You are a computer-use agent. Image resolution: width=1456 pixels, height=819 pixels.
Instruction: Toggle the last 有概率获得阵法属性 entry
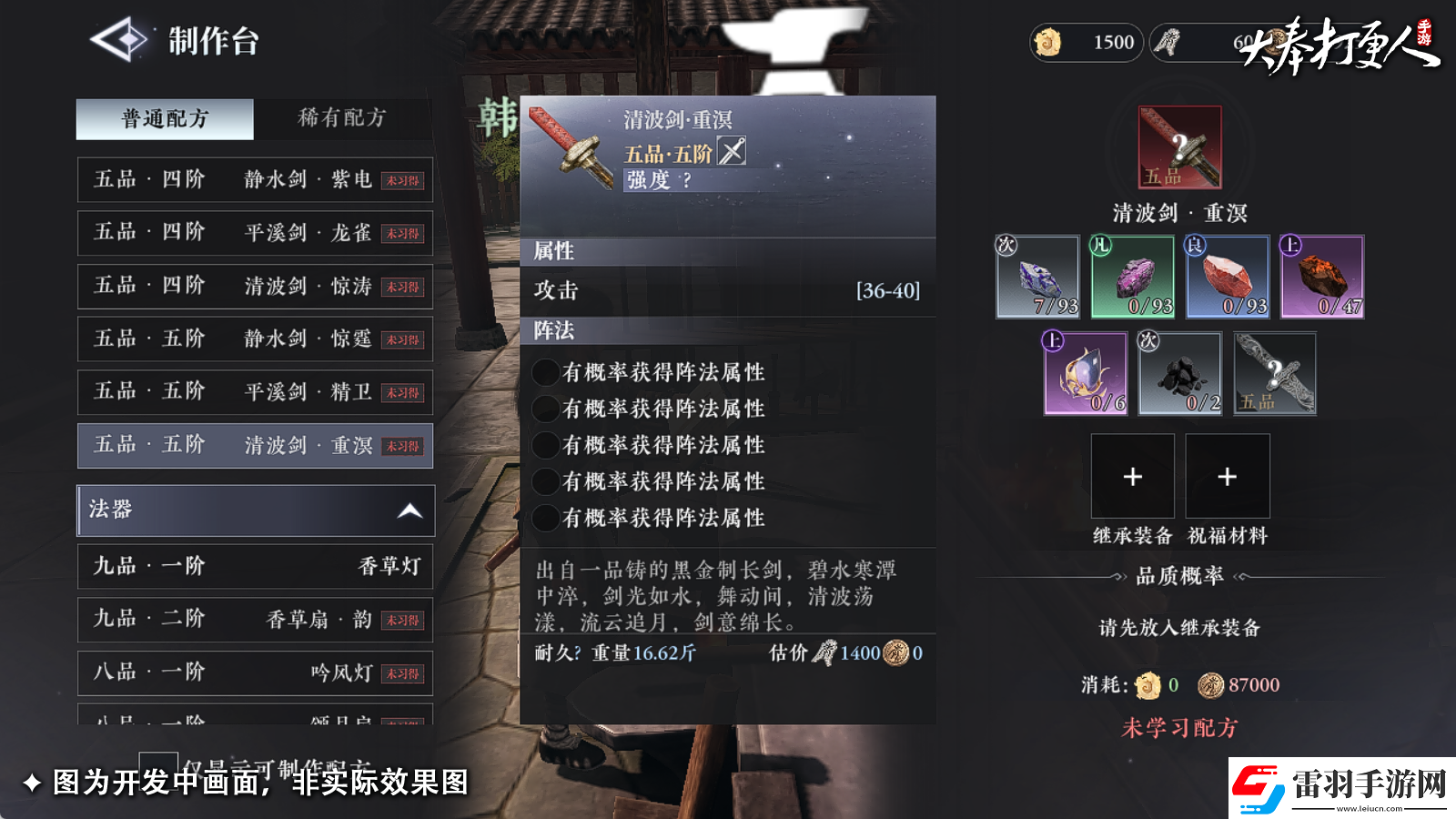pos(545,517)
